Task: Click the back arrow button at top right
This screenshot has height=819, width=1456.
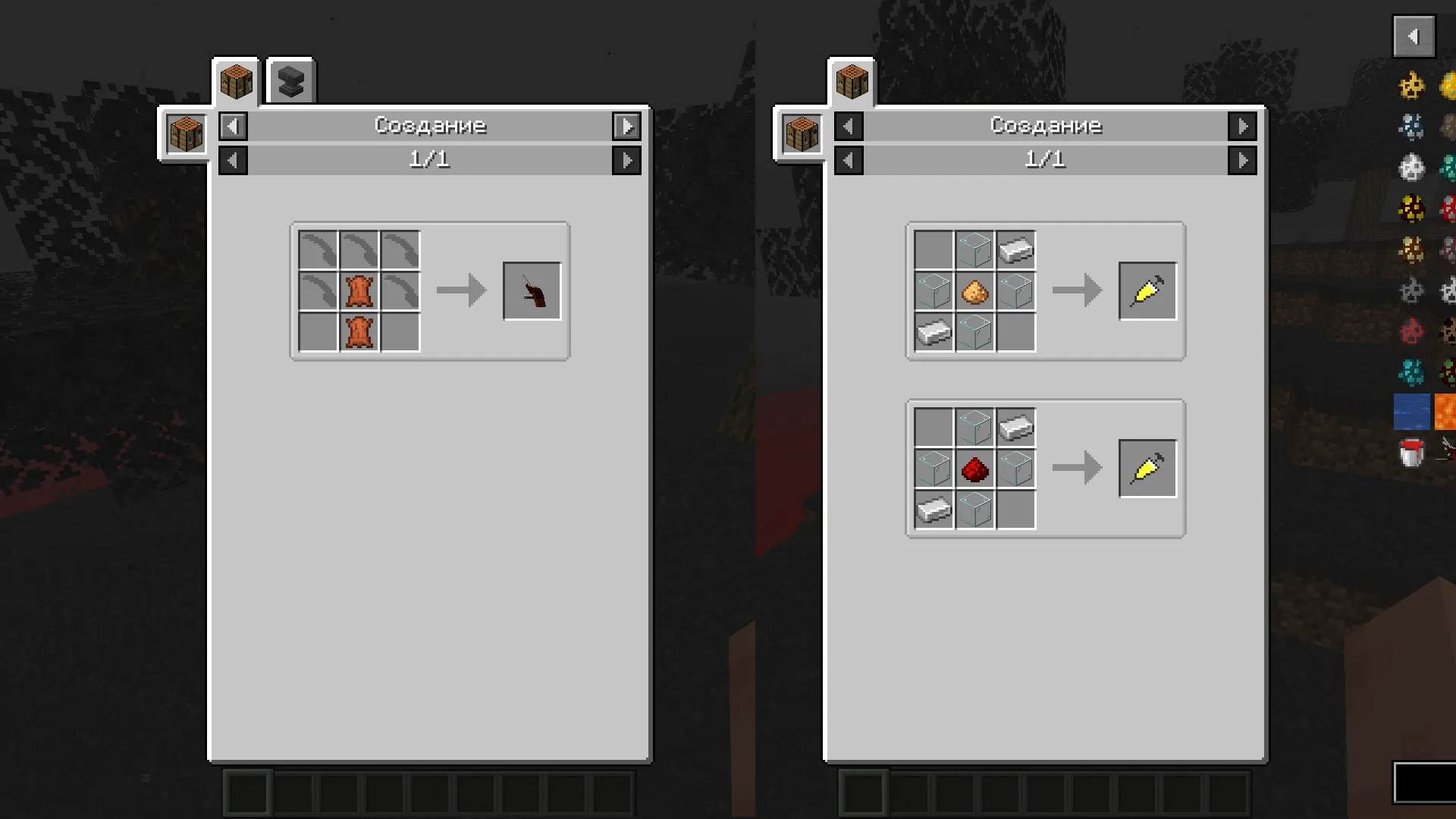Action: tap(1413, 36)
